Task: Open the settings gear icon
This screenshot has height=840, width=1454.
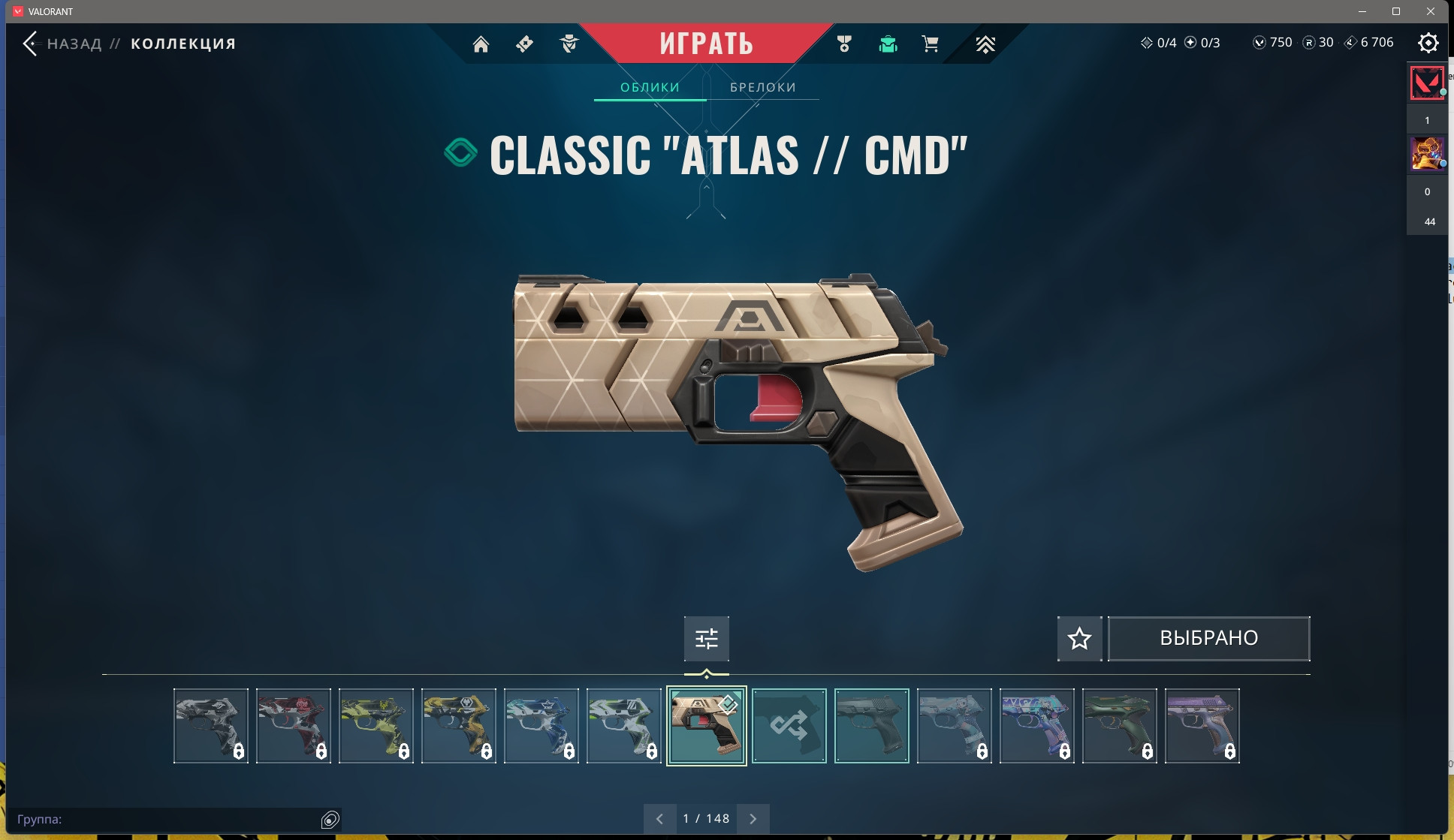Action: point(1428,43)
